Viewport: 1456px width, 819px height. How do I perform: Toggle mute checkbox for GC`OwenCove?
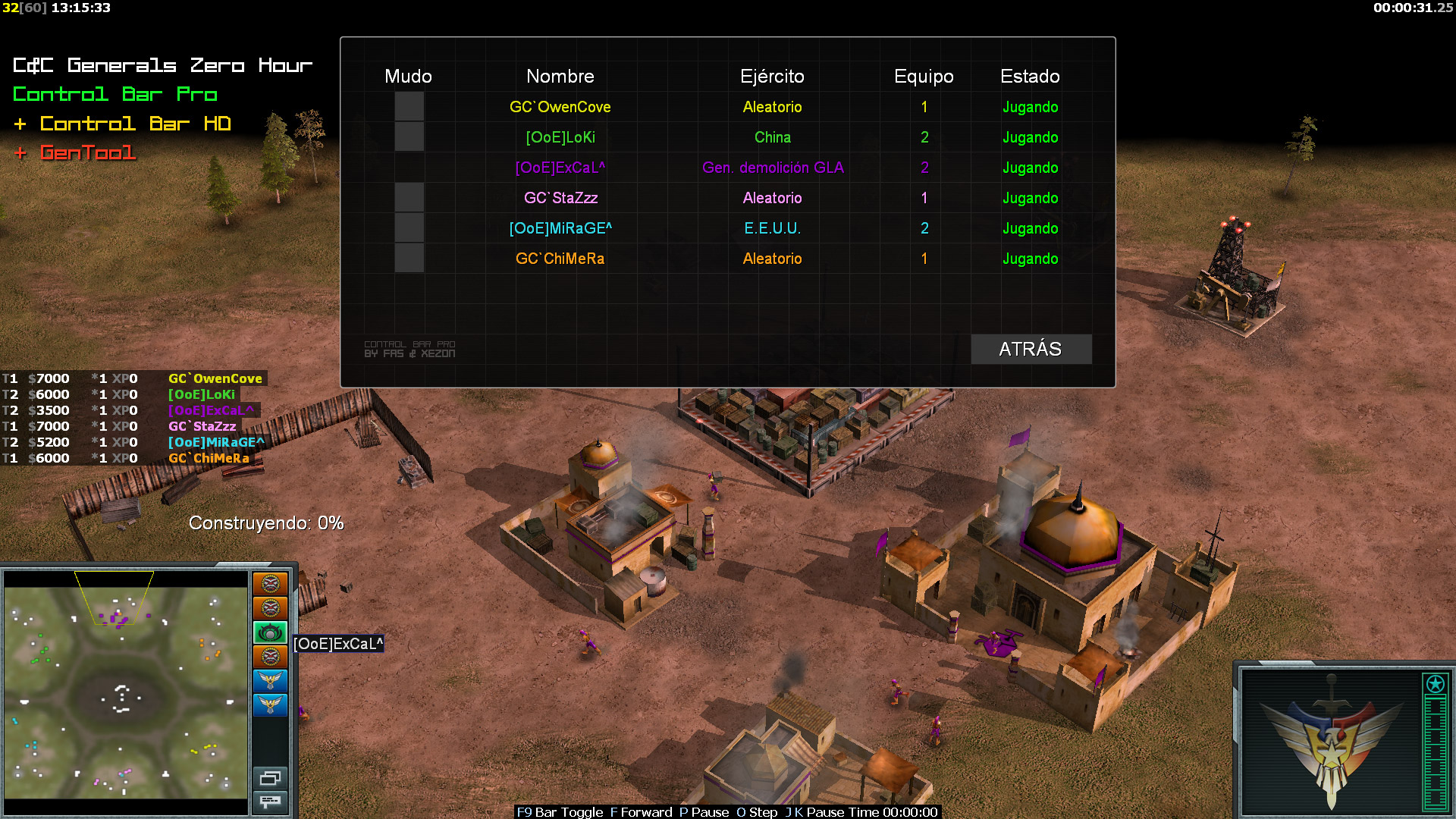click(x=409, y=107)
